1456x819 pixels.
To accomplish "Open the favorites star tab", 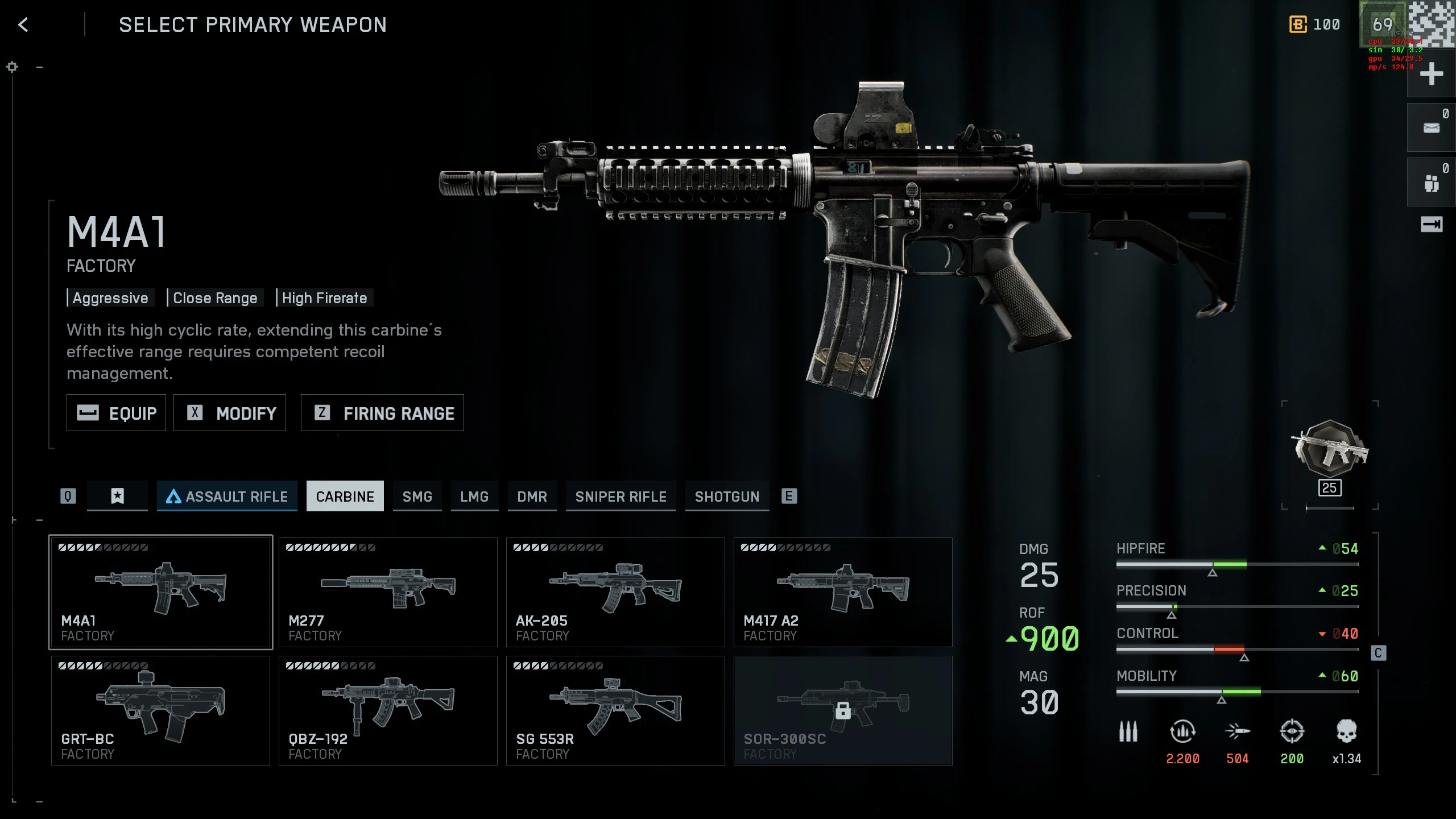I will 117,496.
